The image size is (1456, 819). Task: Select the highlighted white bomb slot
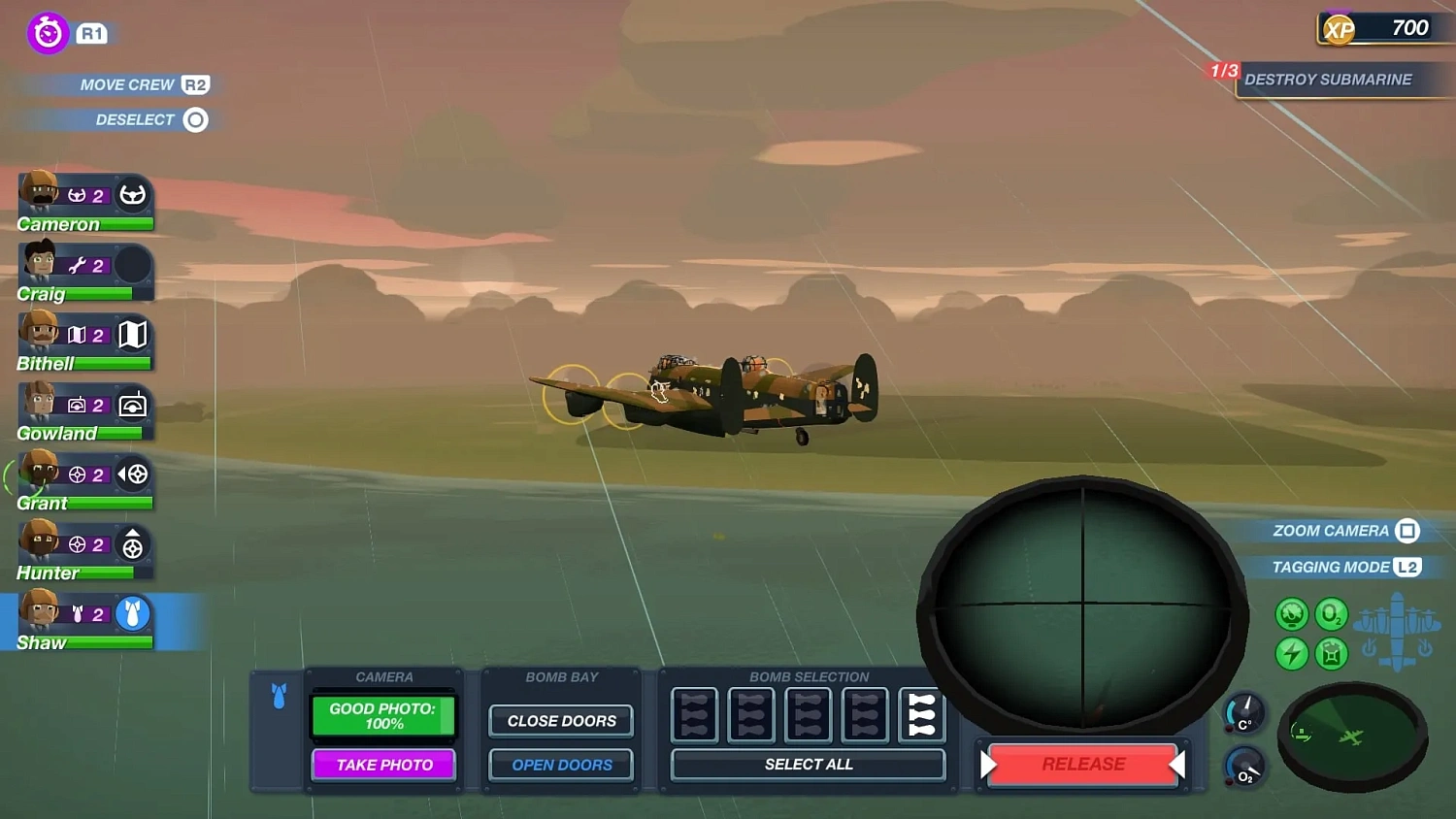pyautogui.click(x=921, y=714)
